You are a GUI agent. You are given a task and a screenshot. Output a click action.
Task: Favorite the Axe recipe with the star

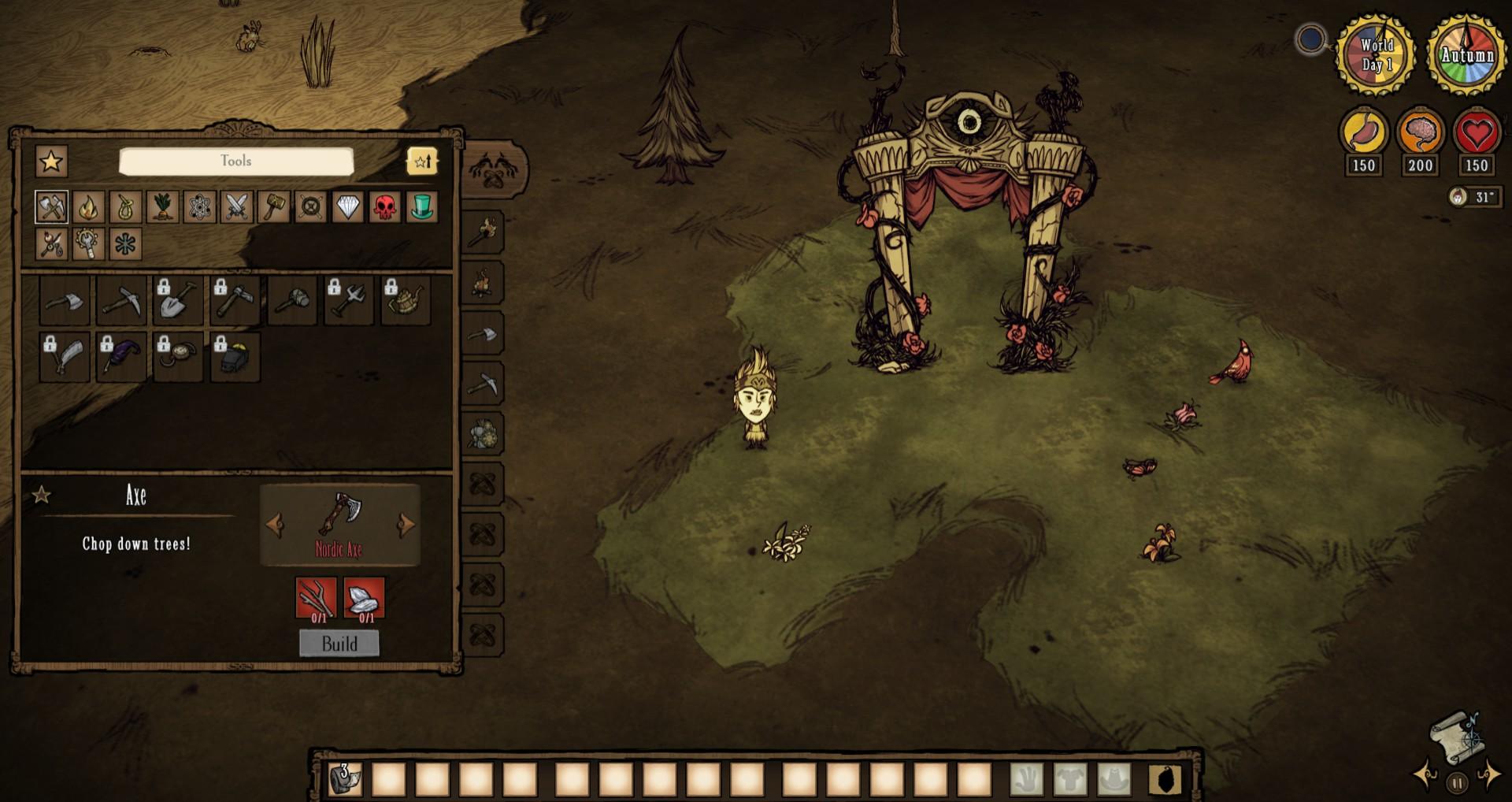click(x=41, y=495)
